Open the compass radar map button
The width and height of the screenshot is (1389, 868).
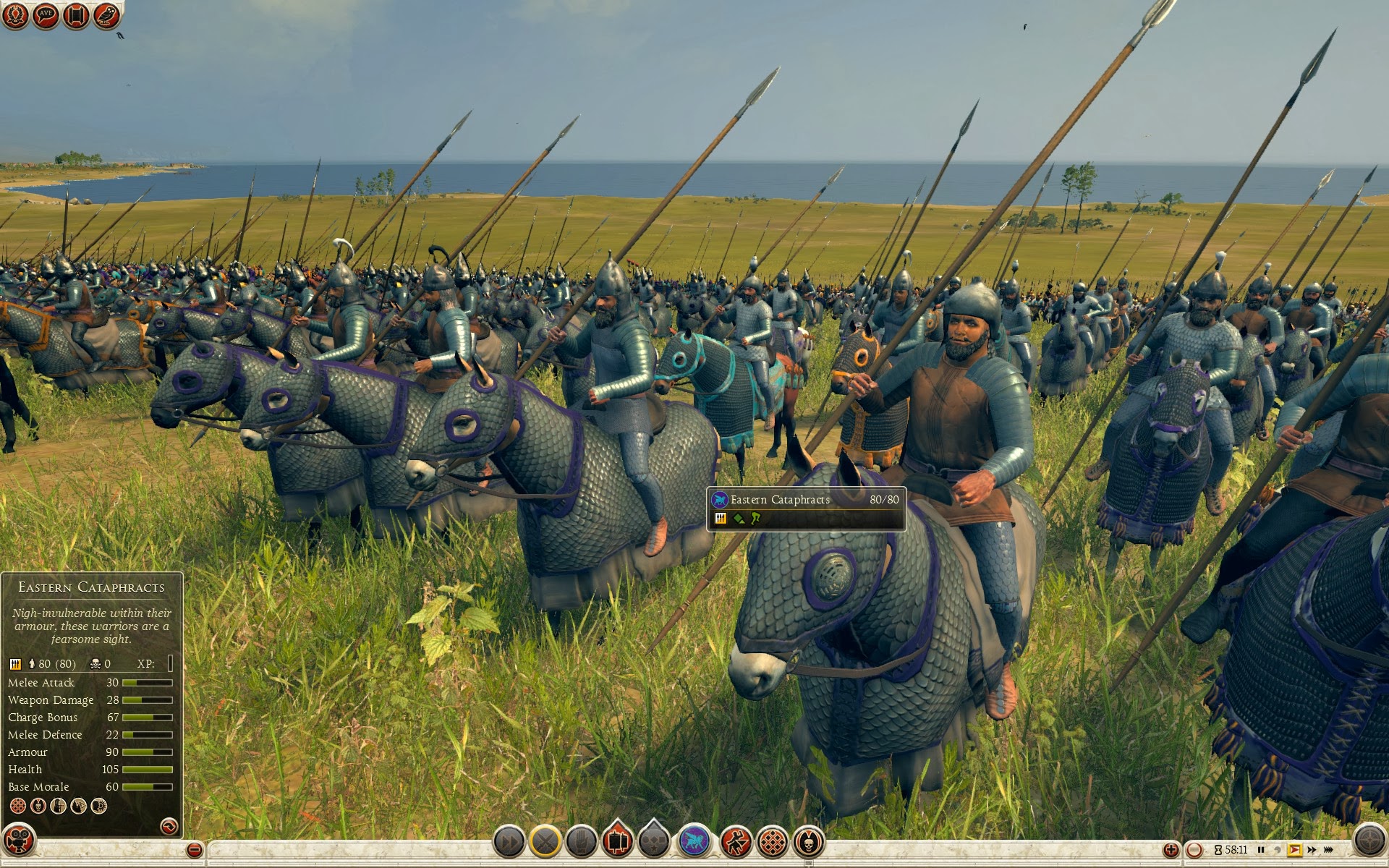coord(1369,841)
